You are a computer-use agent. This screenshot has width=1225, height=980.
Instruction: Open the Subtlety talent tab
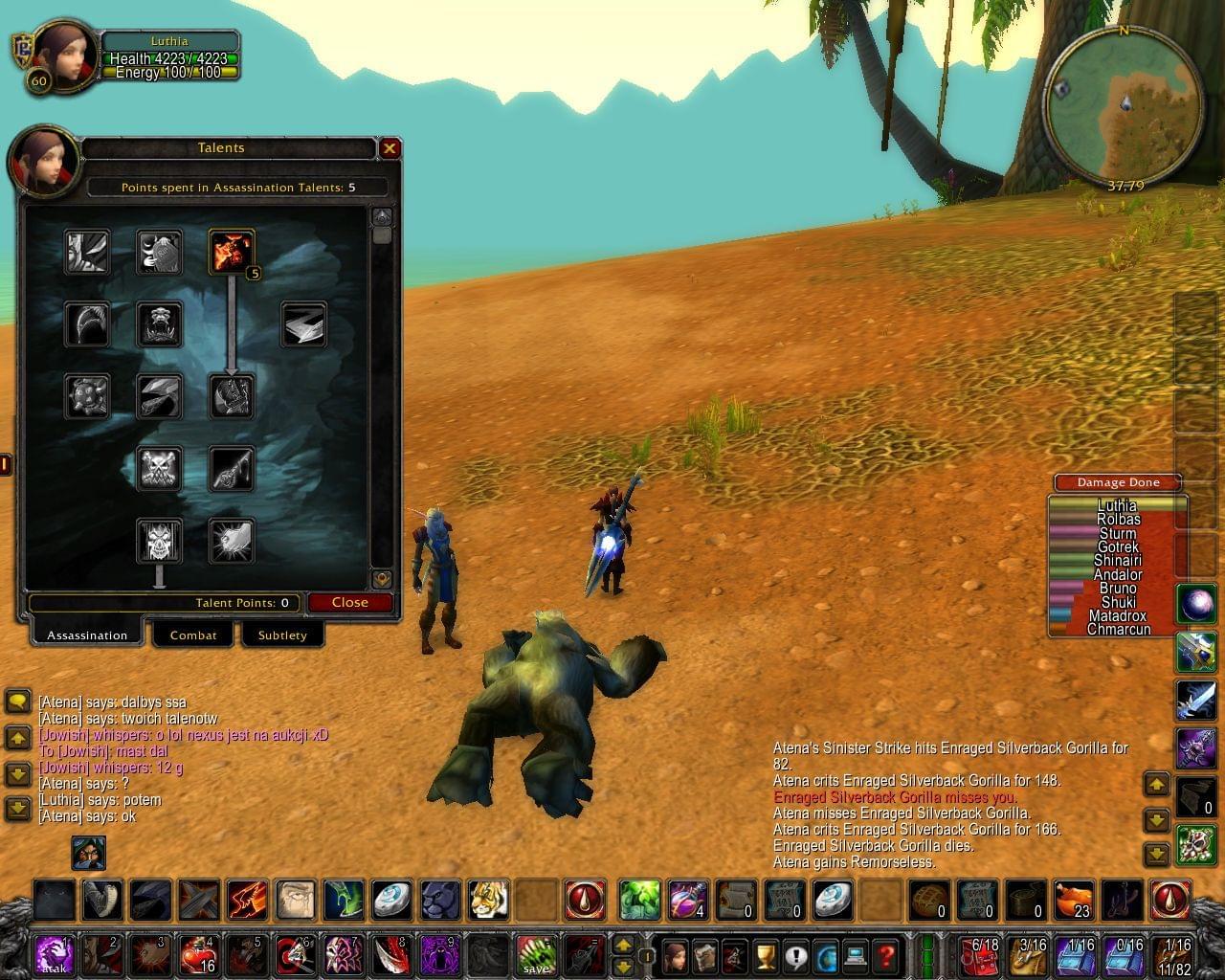[x=282, y=635]
